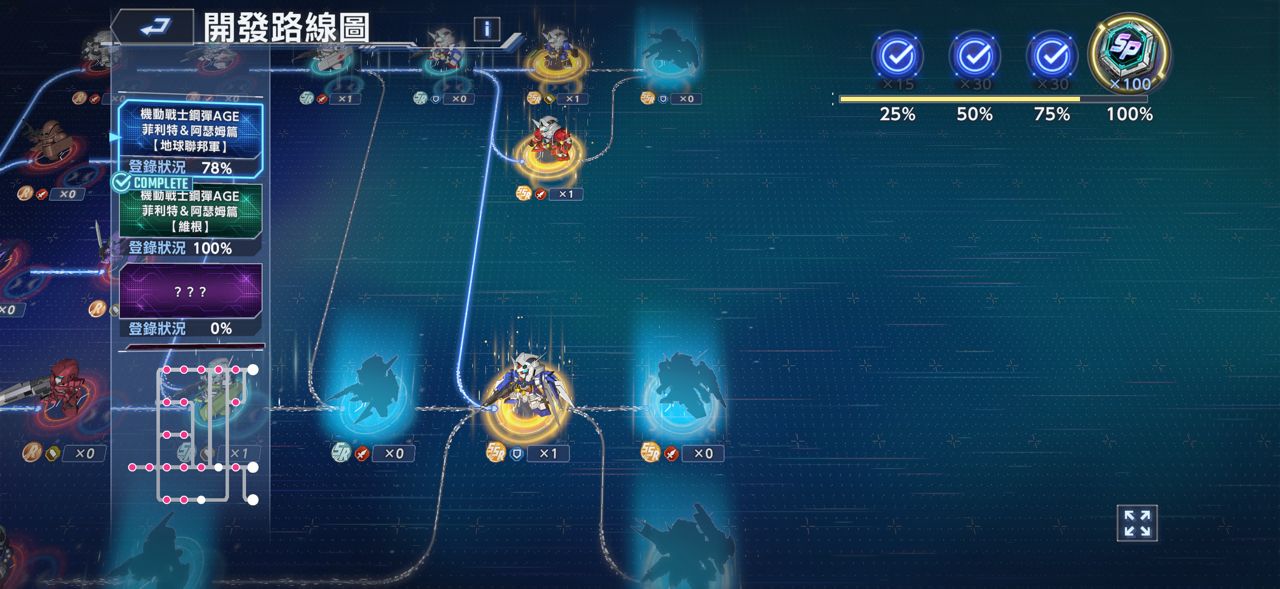Select the 地球聯邦軍 route at 78%
1280x589 pixels.
[190, 129]
